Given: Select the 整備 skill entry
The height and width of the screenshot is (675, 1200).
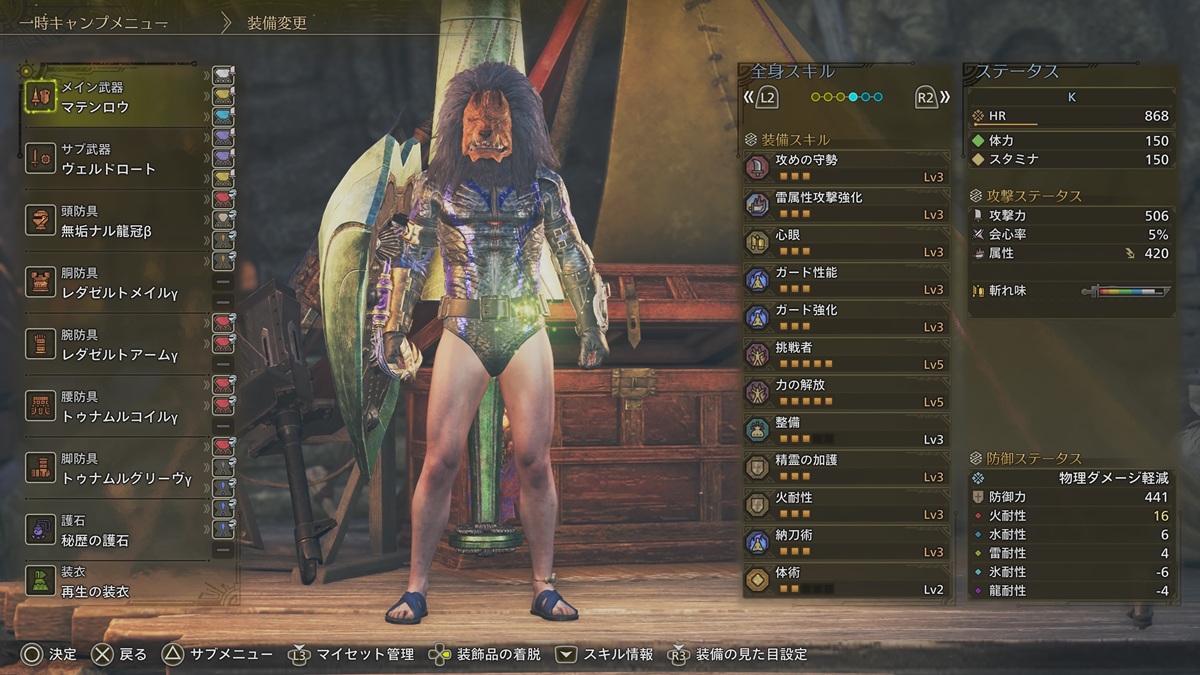Looking at the screenshot, I should tap(845, 430).
